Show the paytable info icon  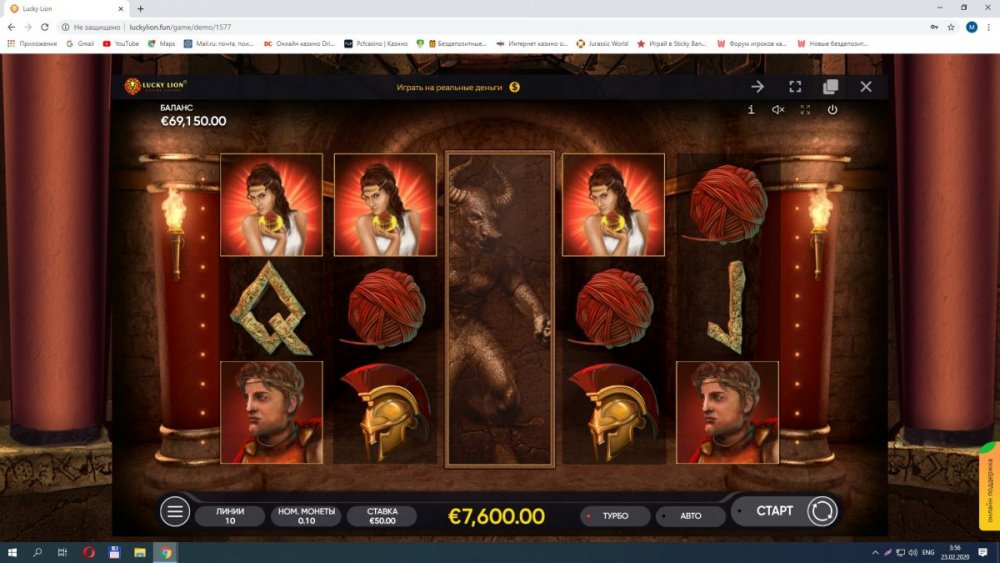751,110
